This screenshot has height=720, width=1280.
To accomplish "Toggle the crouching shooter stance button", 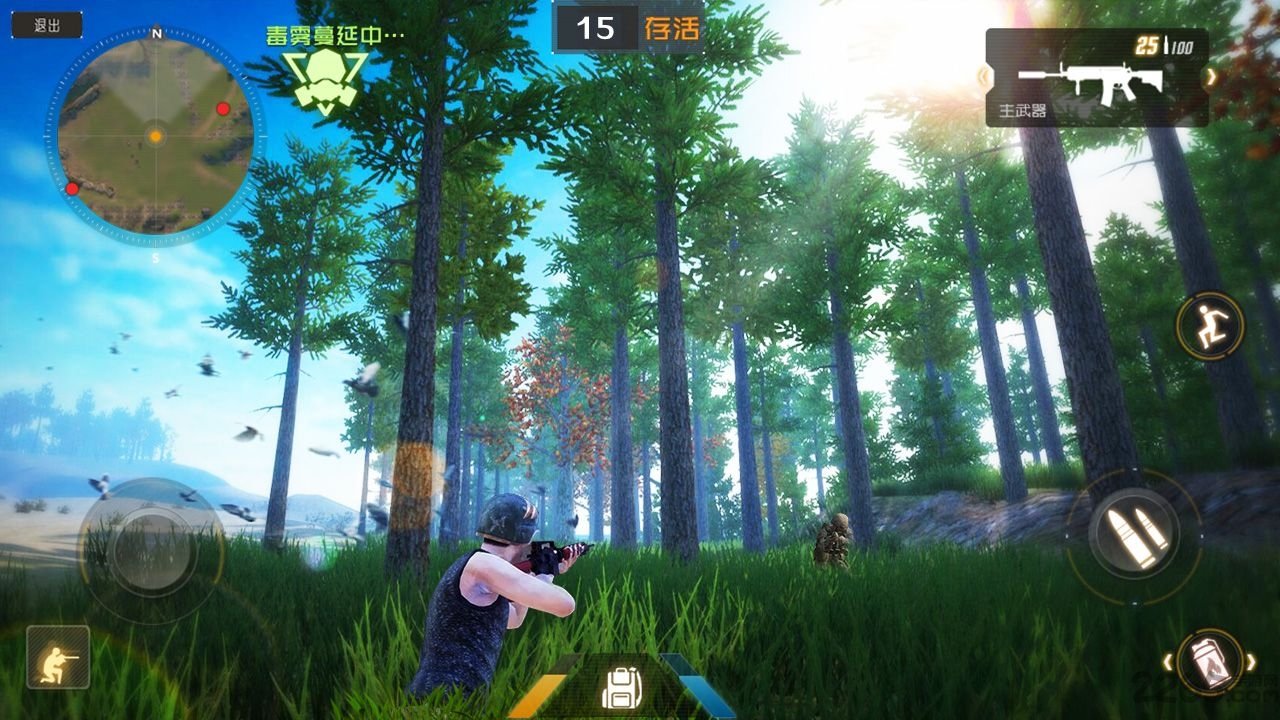I will tap(58, 657).
